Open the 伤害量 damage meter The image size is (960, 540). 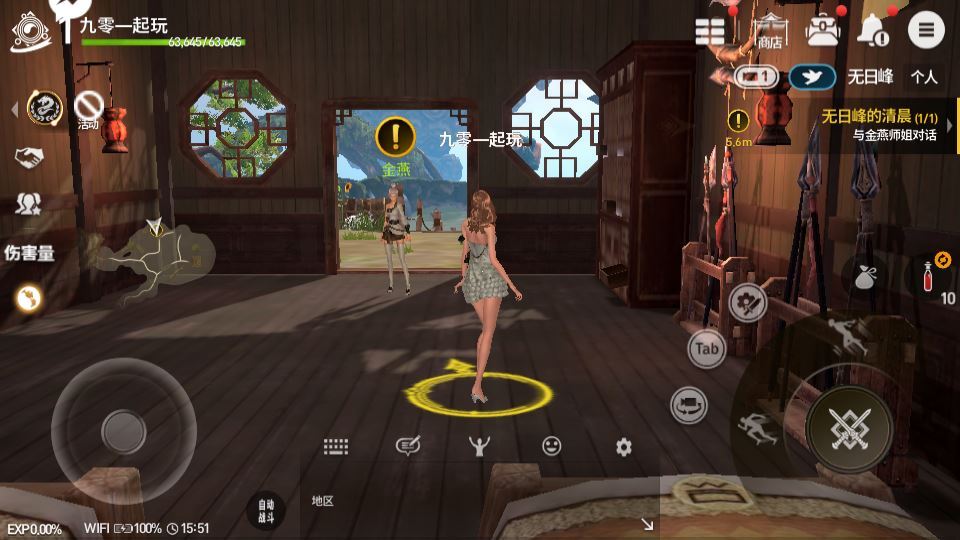coord(29,253)
